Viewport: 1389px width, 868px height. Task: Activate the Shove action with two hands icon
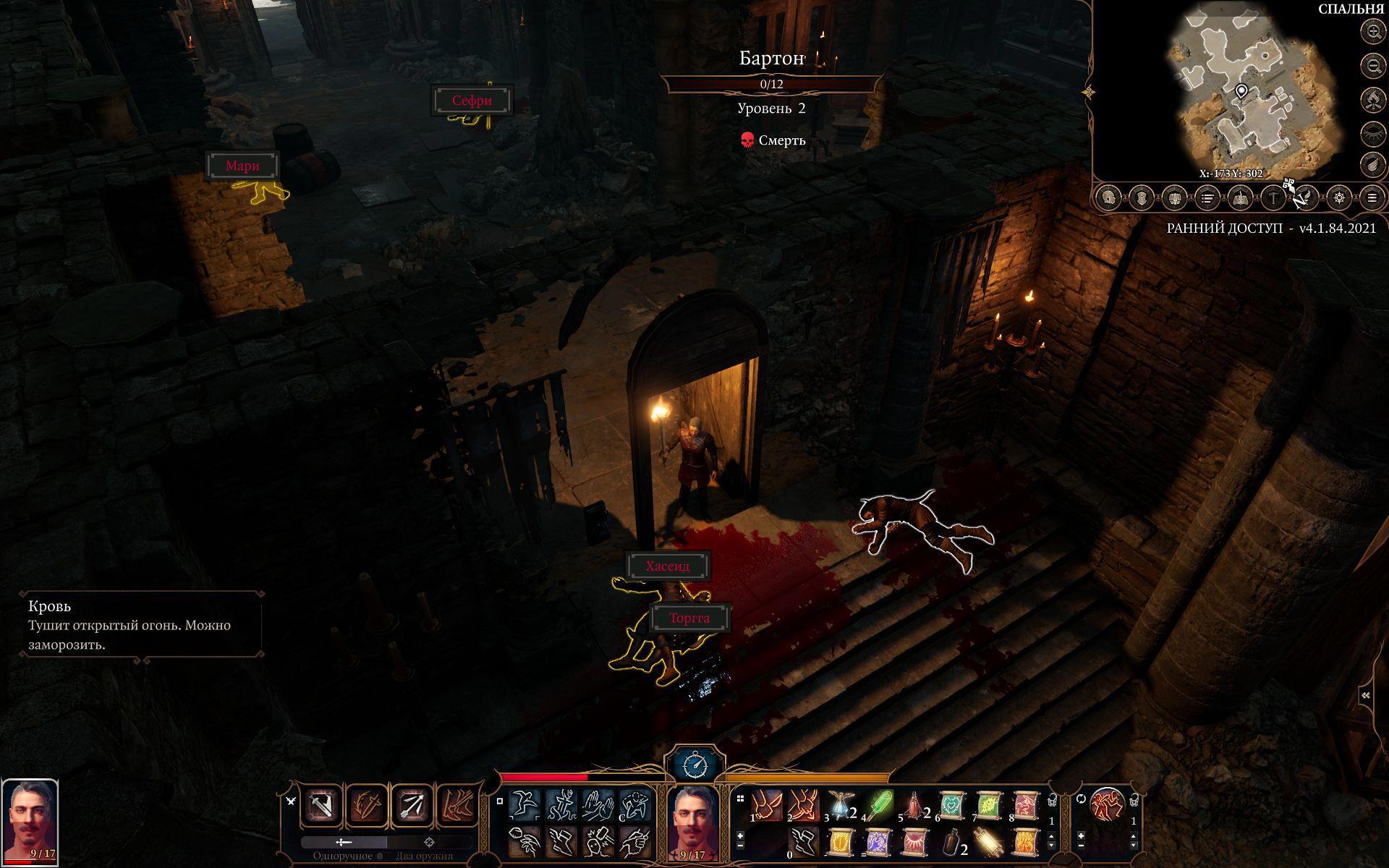click(598, 804)
